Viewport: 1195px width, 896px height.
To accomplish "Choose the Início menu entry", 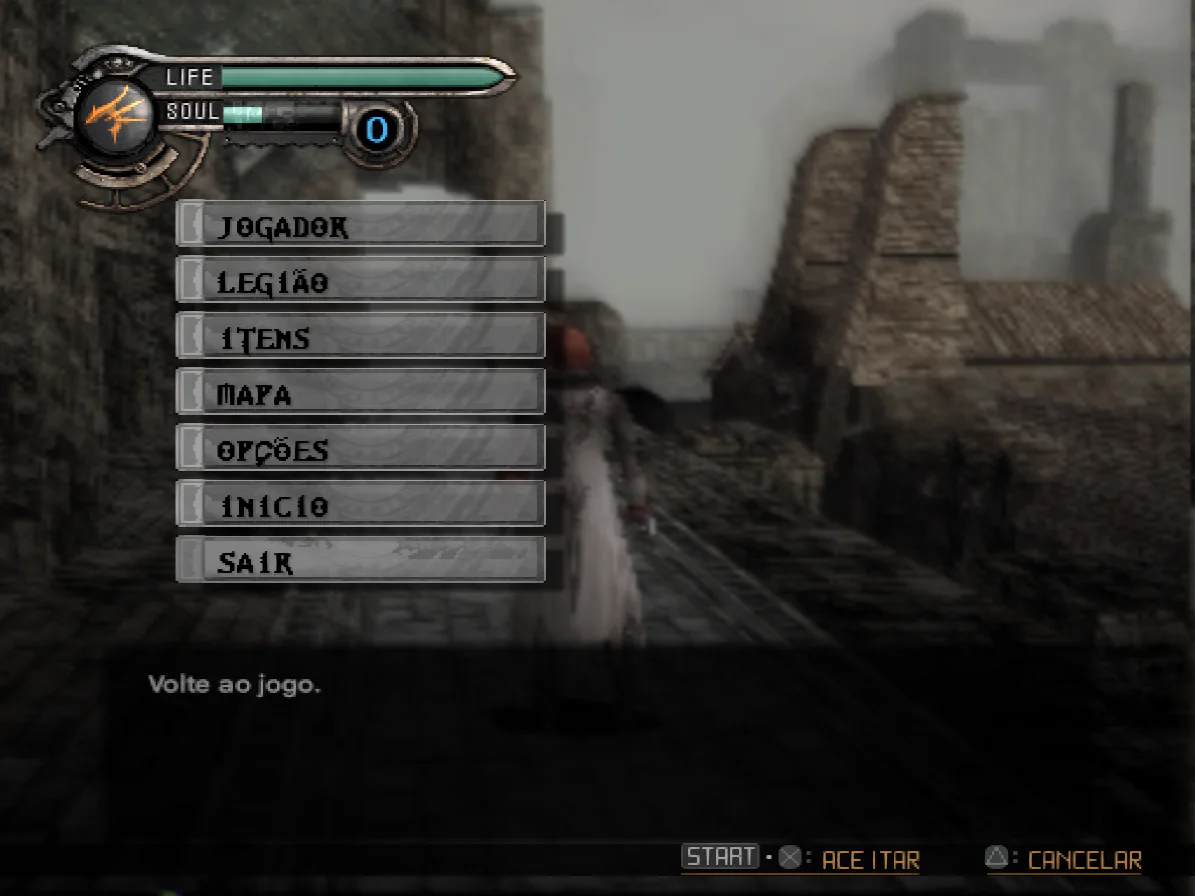I will click(x=360, y=505).
